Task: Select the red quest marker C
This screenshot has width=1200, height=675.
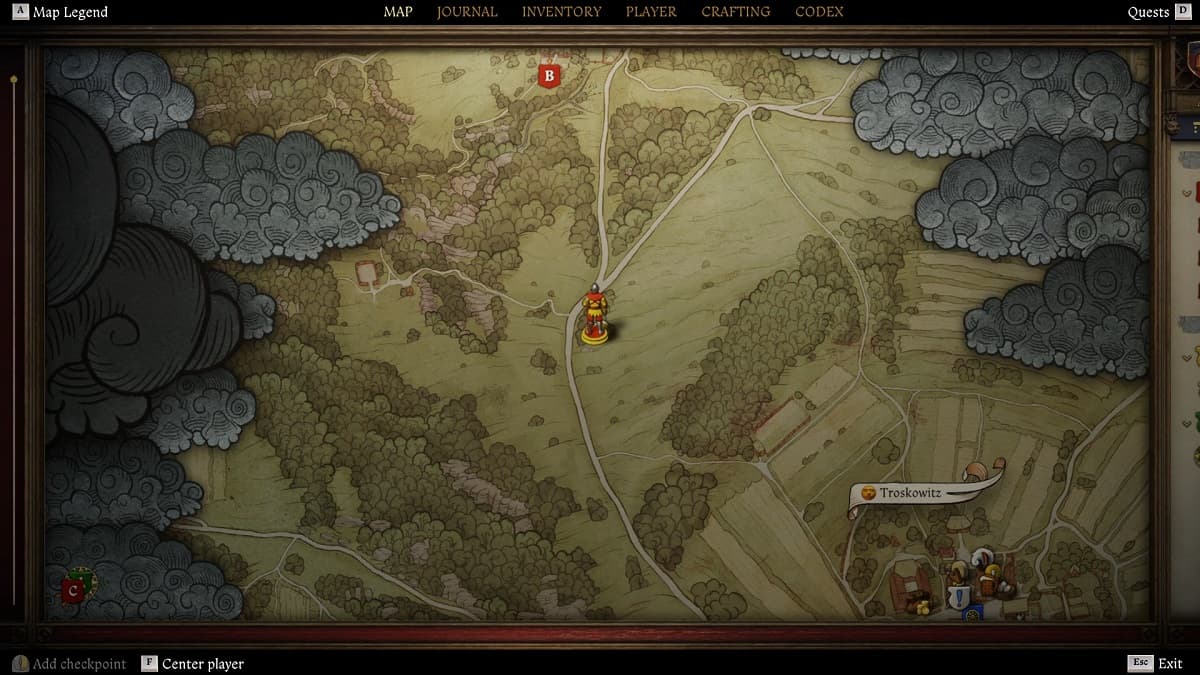Action: coord(73,591)
